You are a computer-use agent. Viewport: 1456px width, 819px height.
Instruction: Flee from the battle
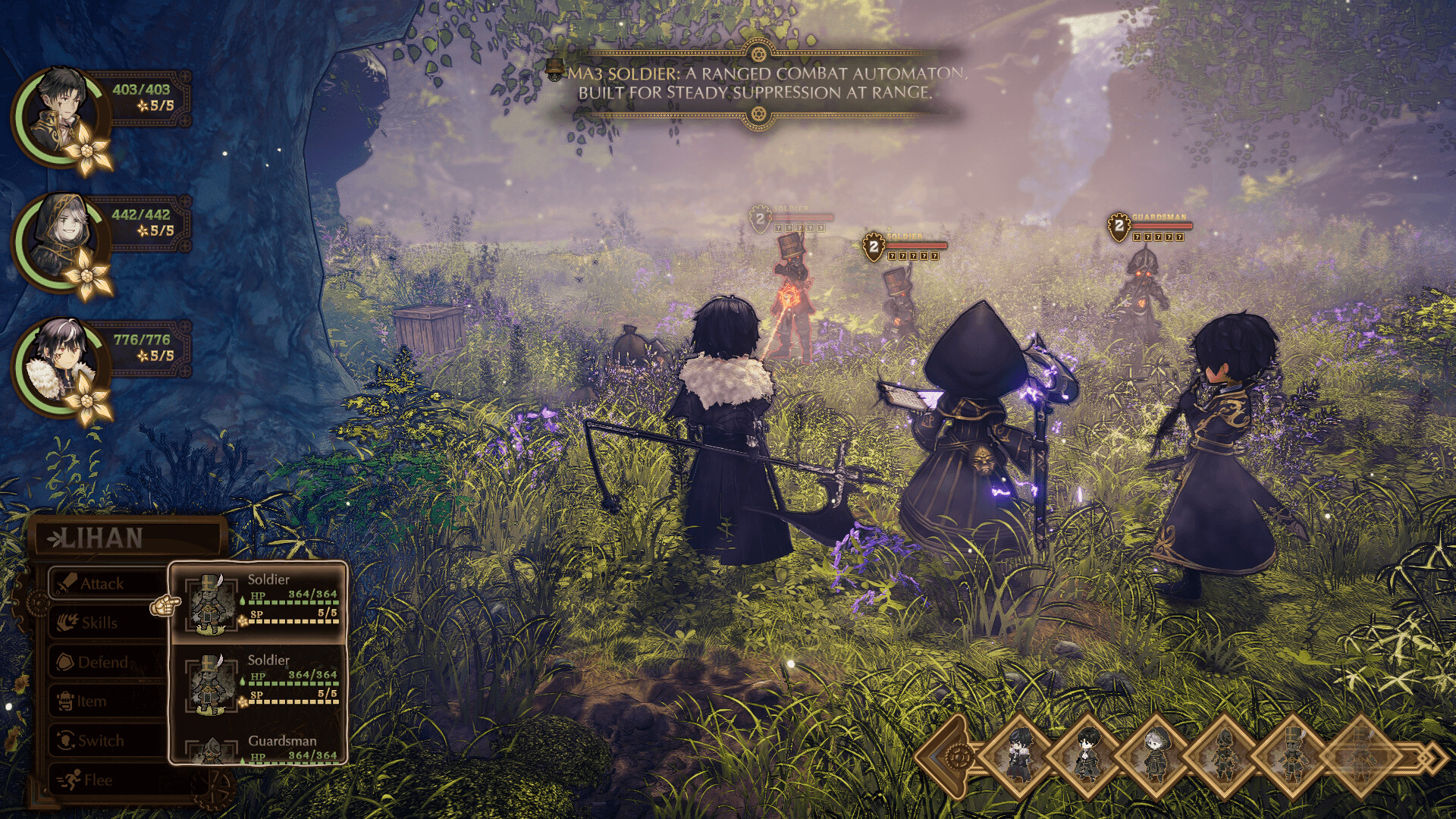tap(97, 780)
